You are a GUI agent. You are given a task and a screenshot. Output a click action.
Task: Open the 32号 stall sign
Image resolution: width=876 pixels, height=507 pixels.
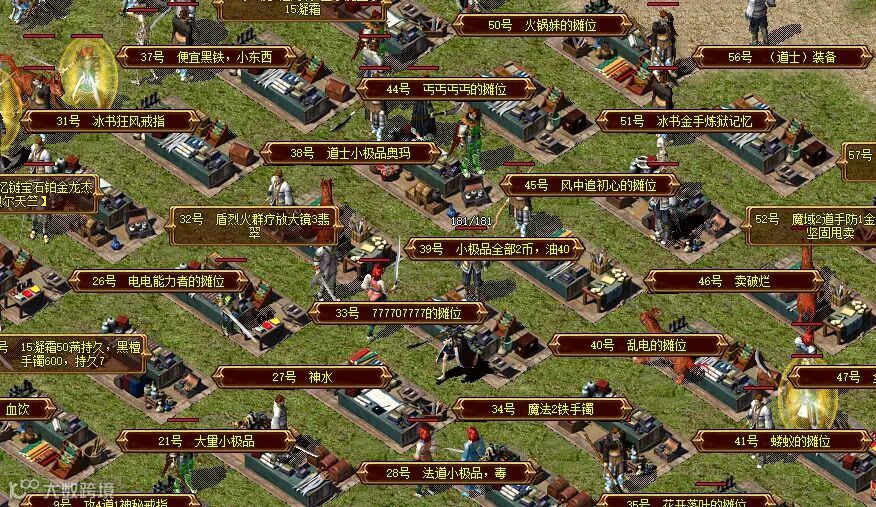click(254, 225)
